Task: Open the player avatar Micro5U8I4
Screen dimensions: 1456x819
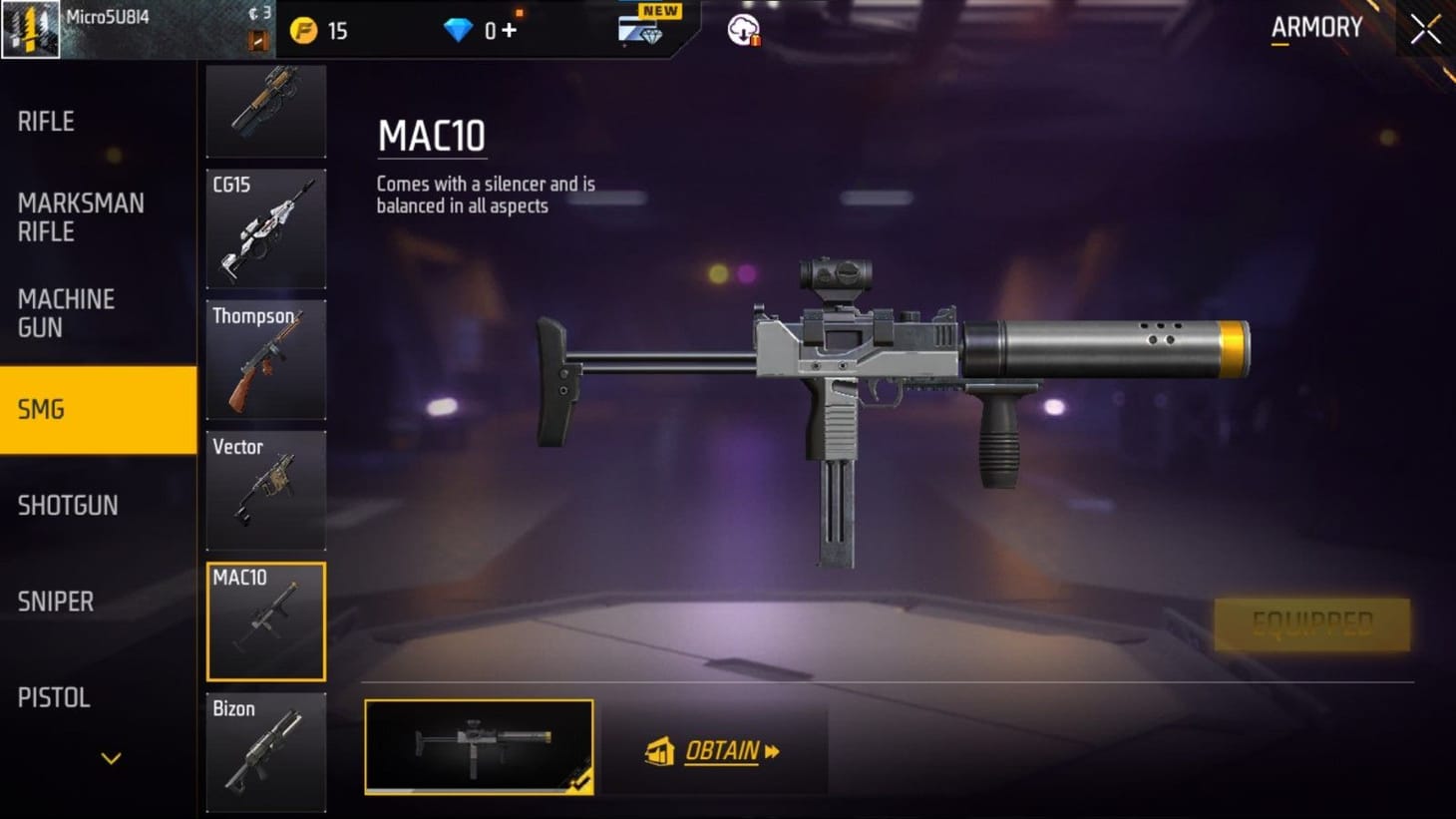Action: 31,28
